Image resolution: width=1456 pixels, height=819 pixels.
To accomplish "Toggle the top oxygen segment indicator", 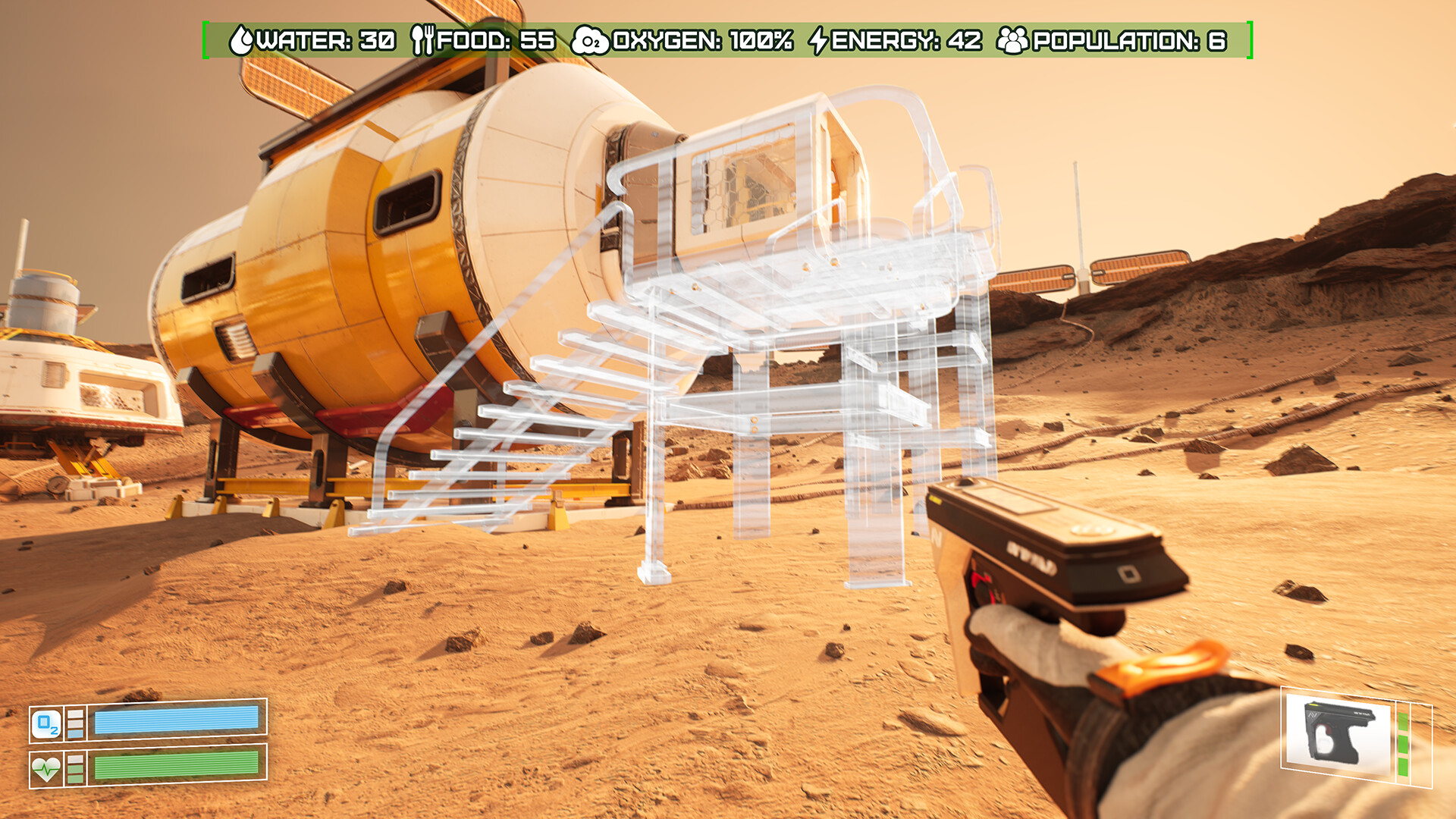I will (75, 714).
